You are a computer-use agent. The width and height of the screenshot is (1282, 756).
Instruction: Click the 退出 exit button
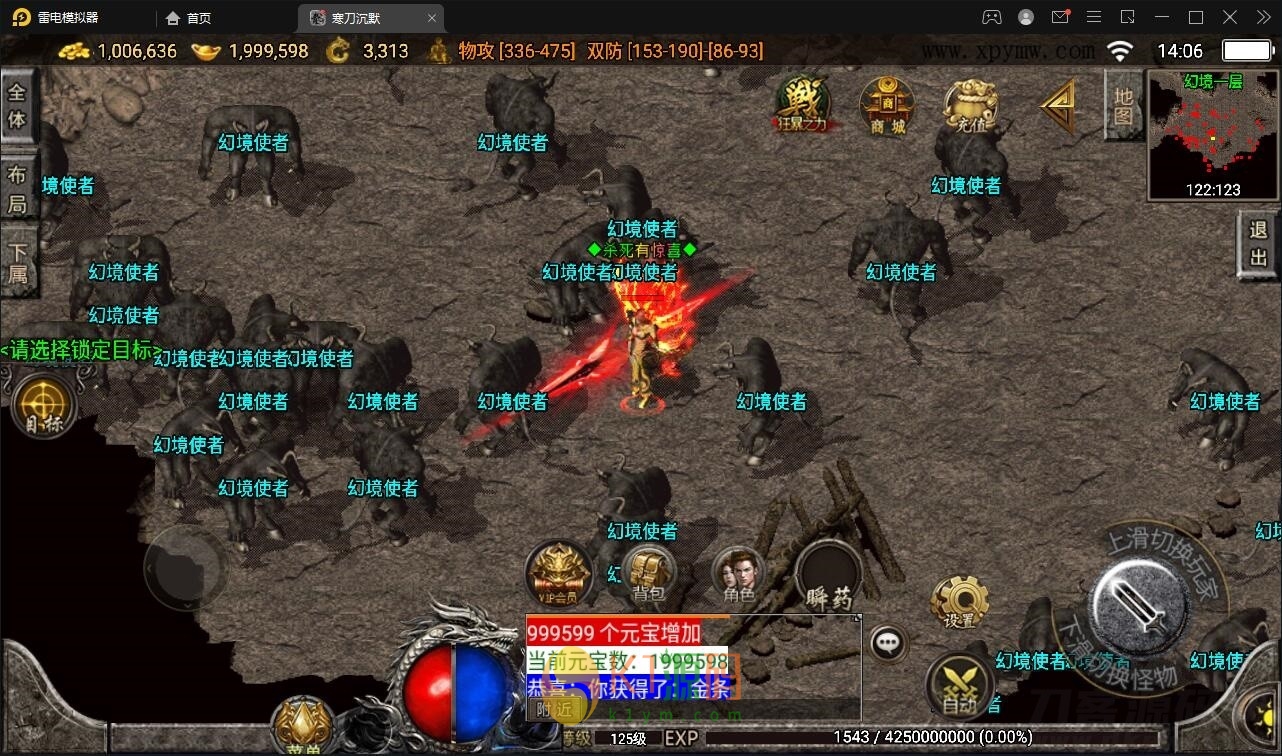[1258, 244]
